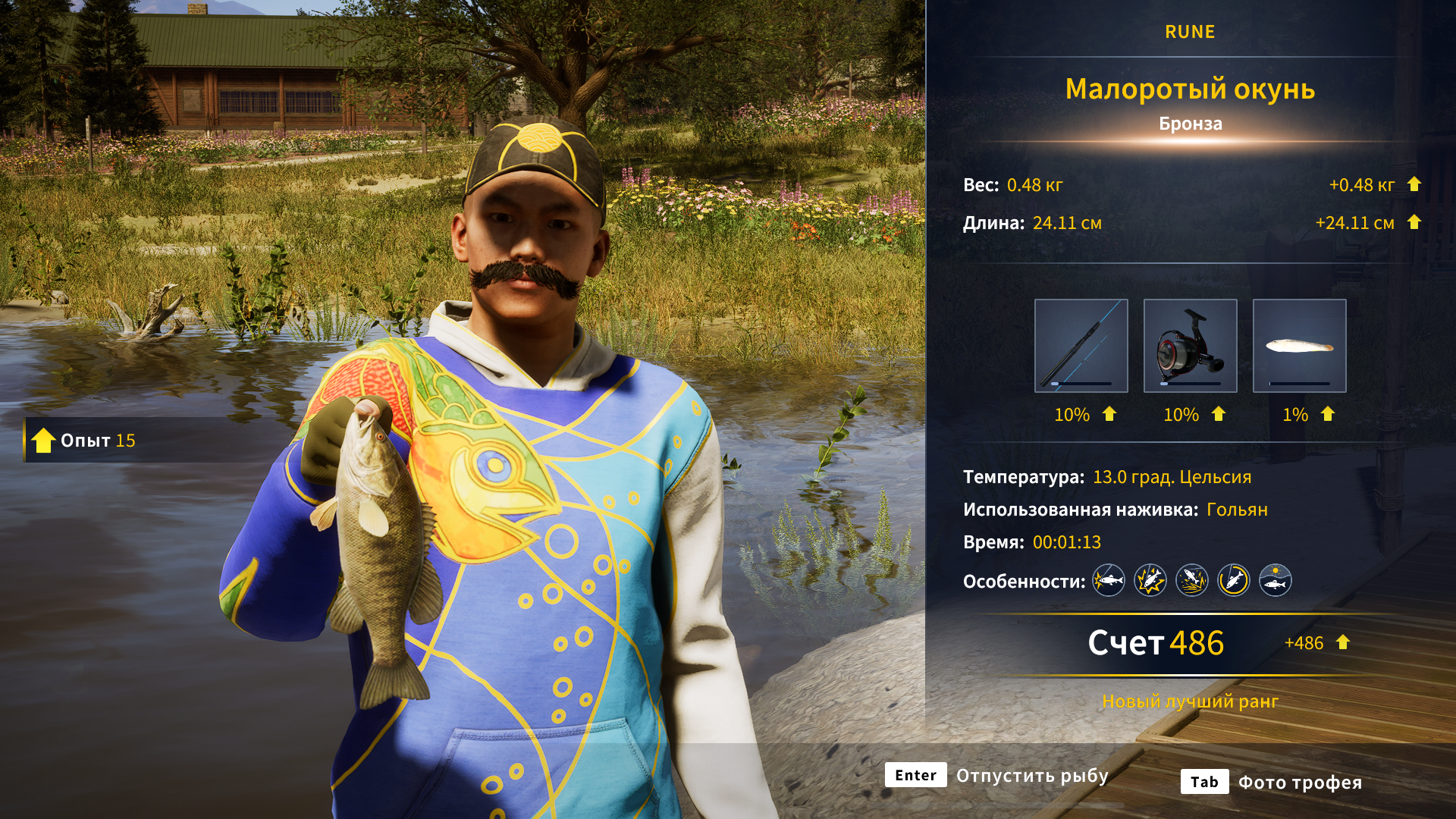Click the fish-in-yellow-ring trait icon
The width and height of the screenshot is (1456, 819).
[x=1233, y=581]
